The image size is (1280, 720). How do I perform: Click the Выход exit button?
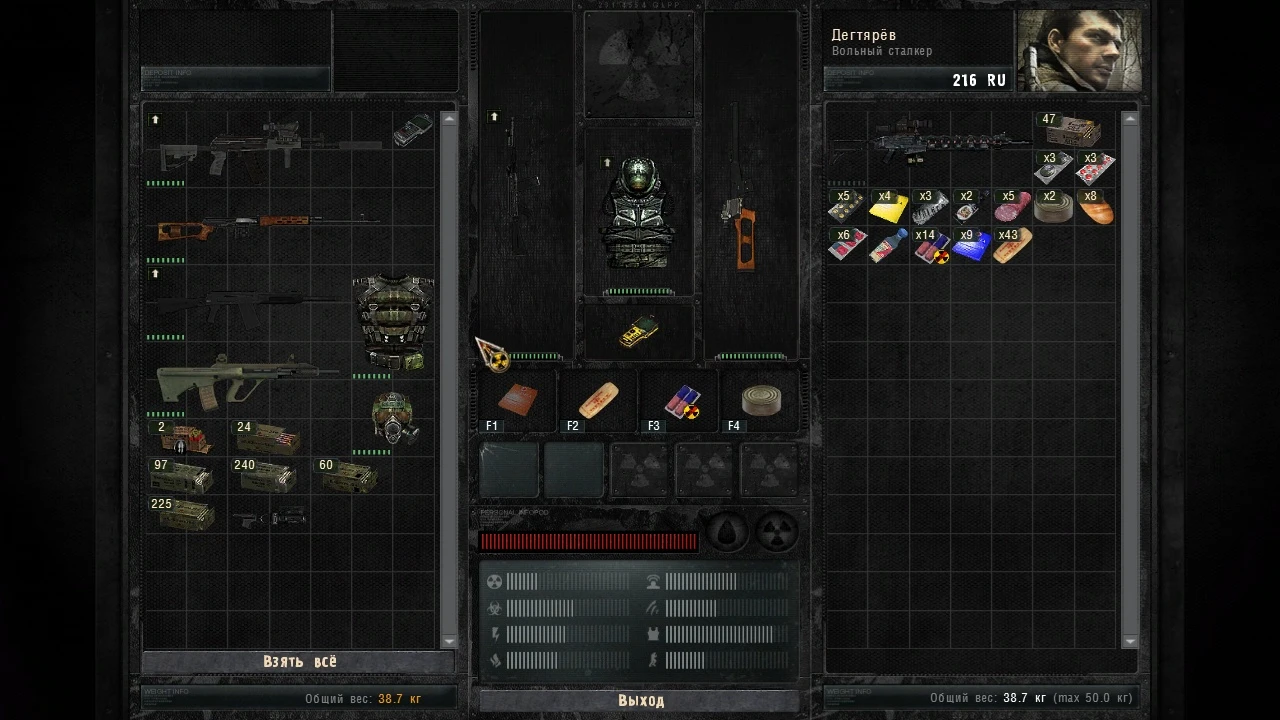coord(639,701)
